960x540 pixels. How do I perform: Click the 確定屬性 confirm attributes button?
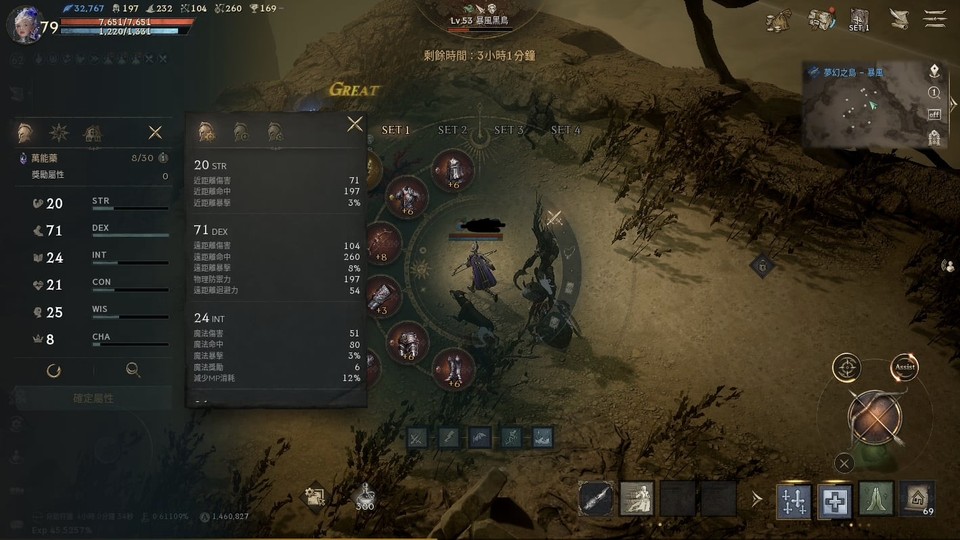pyautogui.click(x=93, y=398)
